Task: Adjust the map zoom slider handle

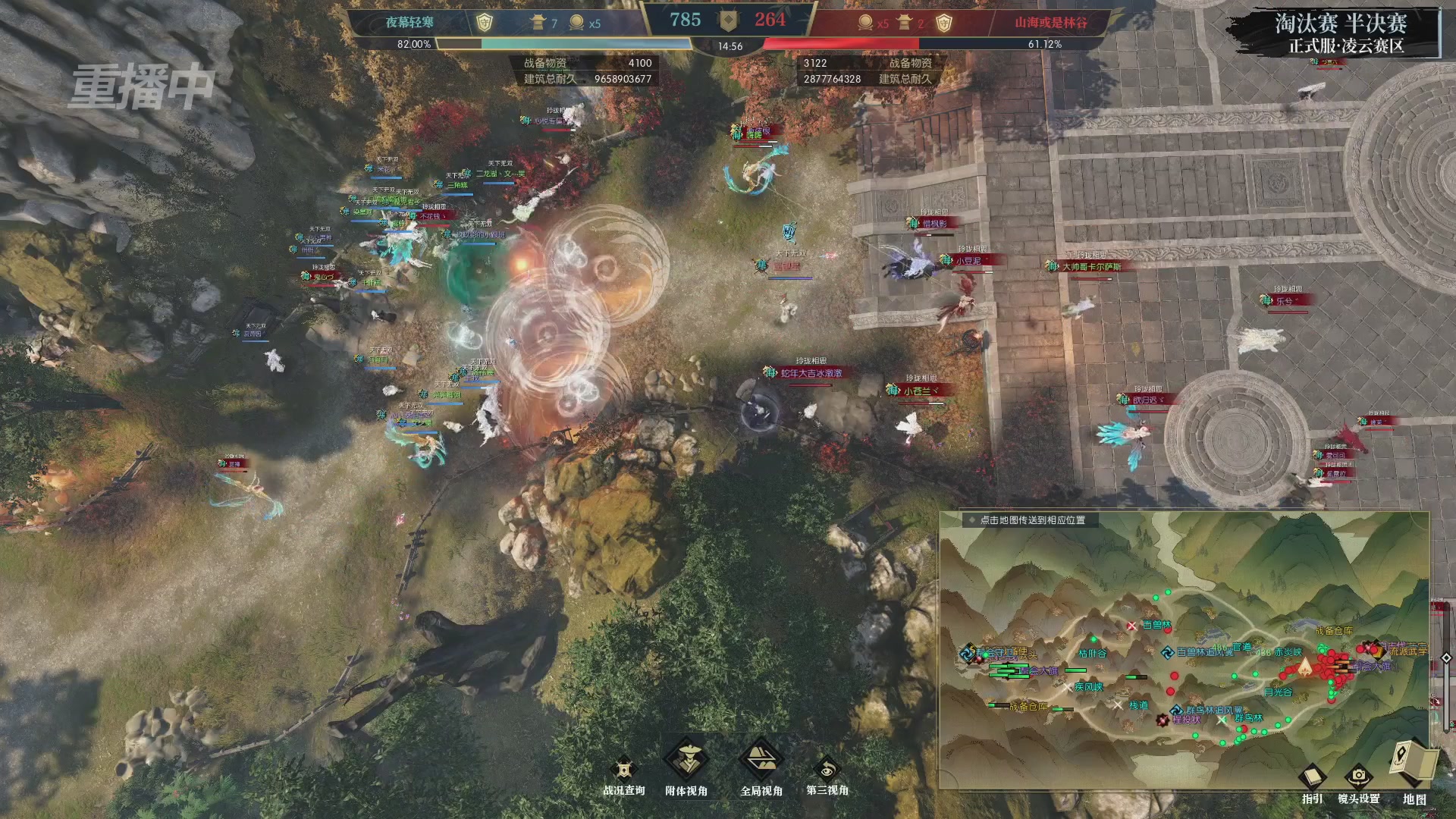Action: pos(1446,657)
